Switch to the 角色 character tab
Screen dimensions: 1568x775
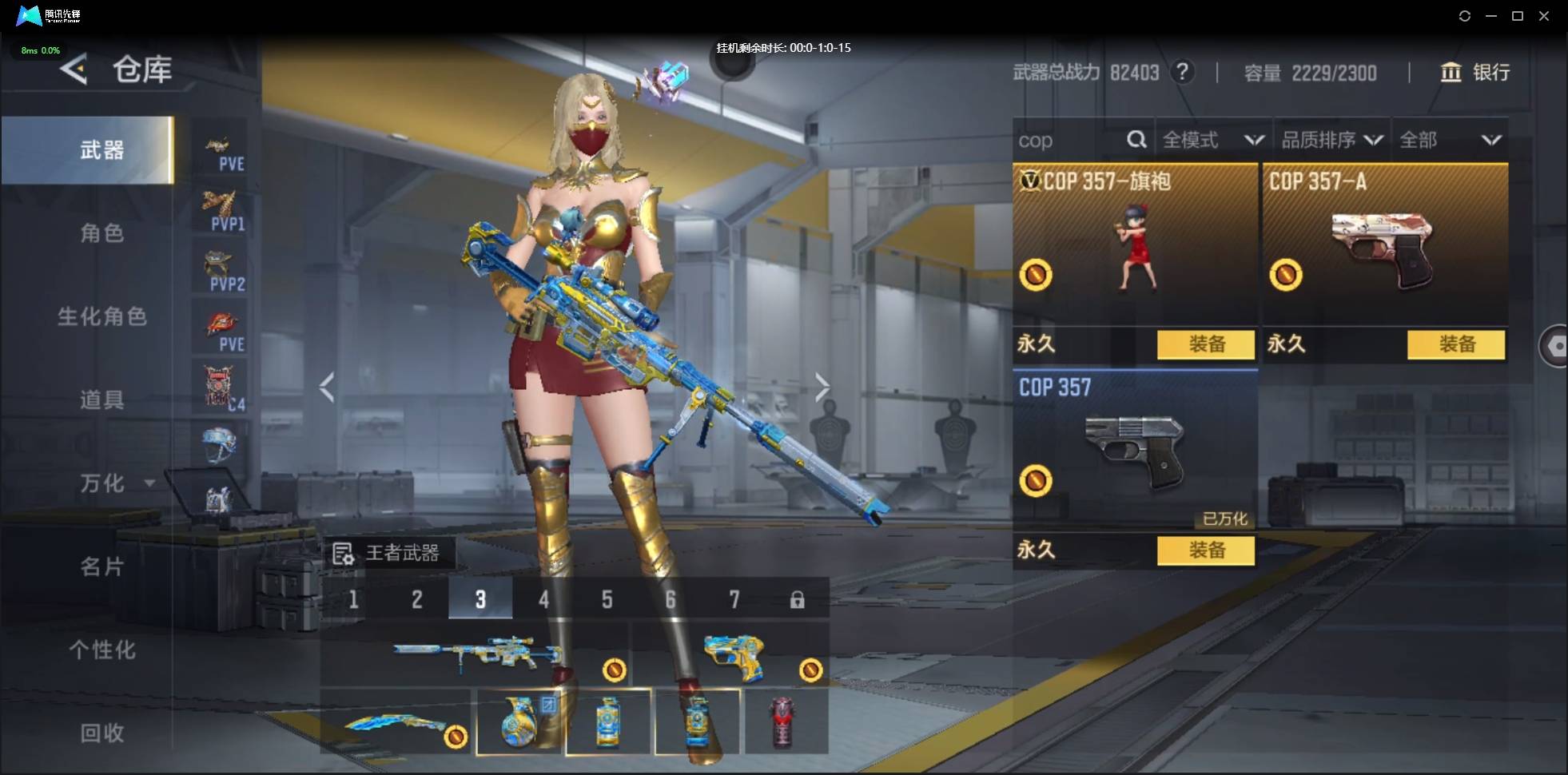[x=101, y=233]
